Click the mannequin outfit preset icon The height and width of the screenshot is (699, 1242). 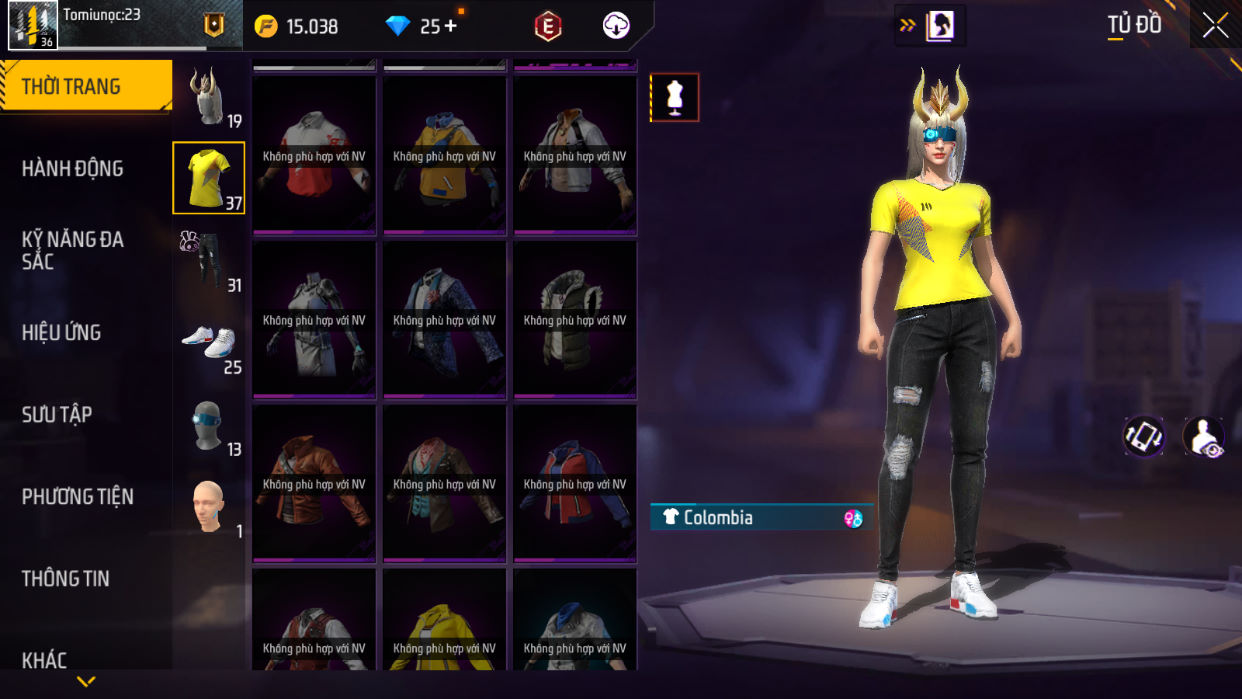675,98
